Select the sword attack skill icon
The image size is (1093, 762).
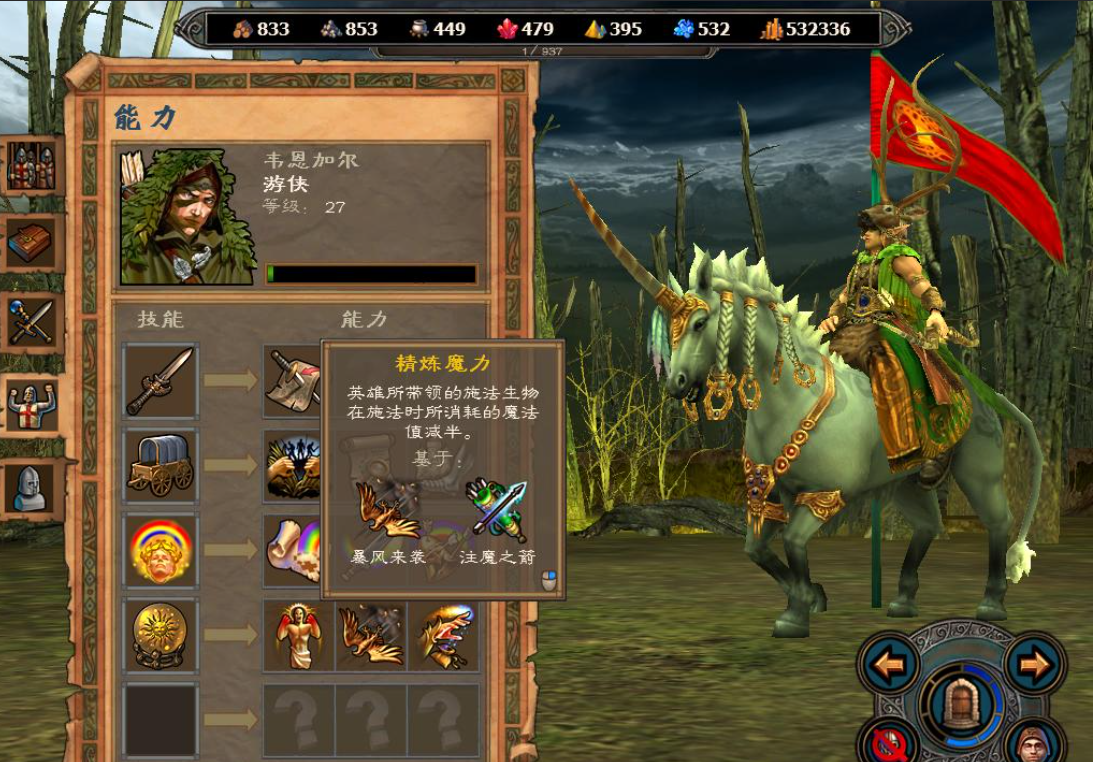161,380
